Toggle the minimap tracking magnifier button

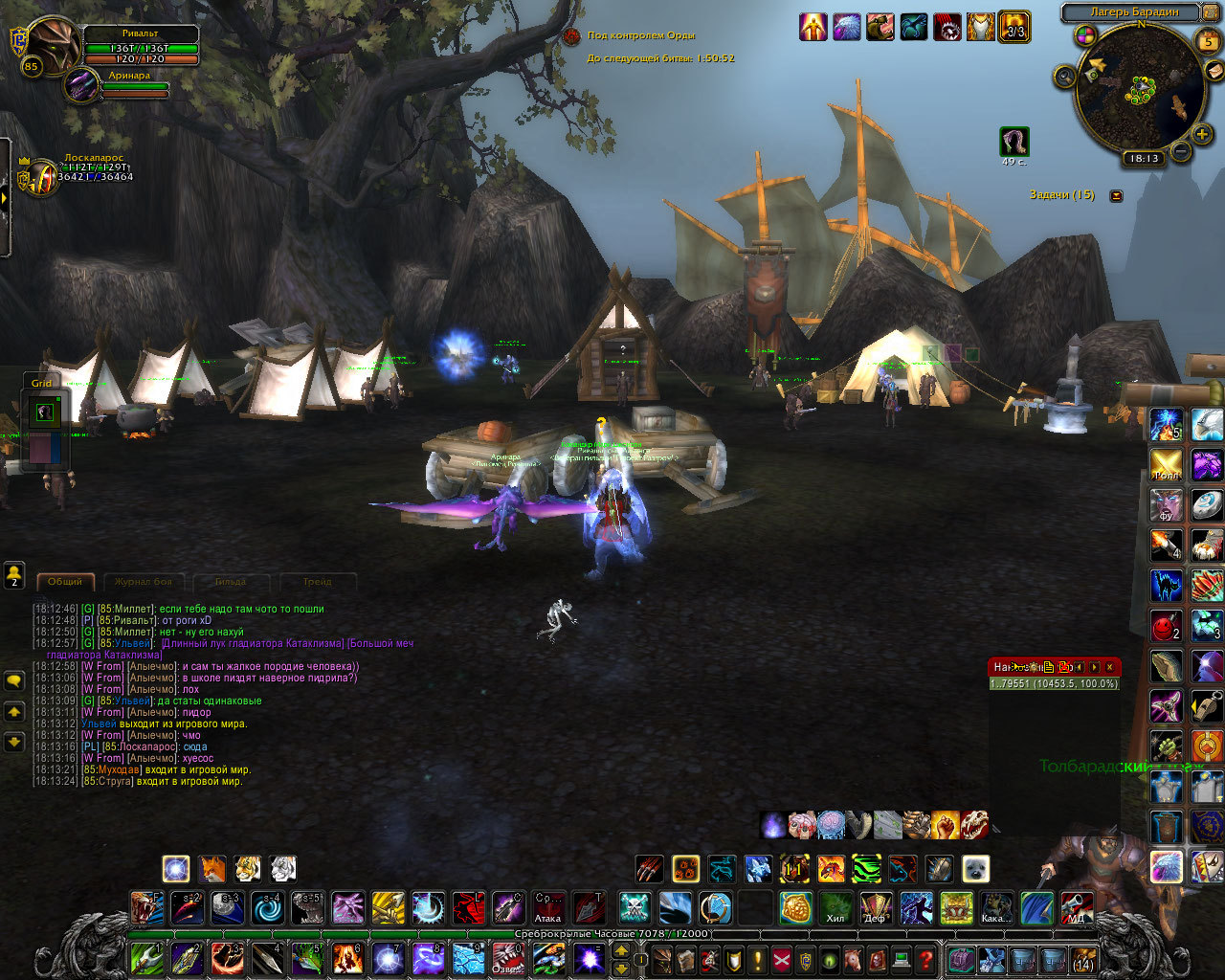tap(1064, 77)
